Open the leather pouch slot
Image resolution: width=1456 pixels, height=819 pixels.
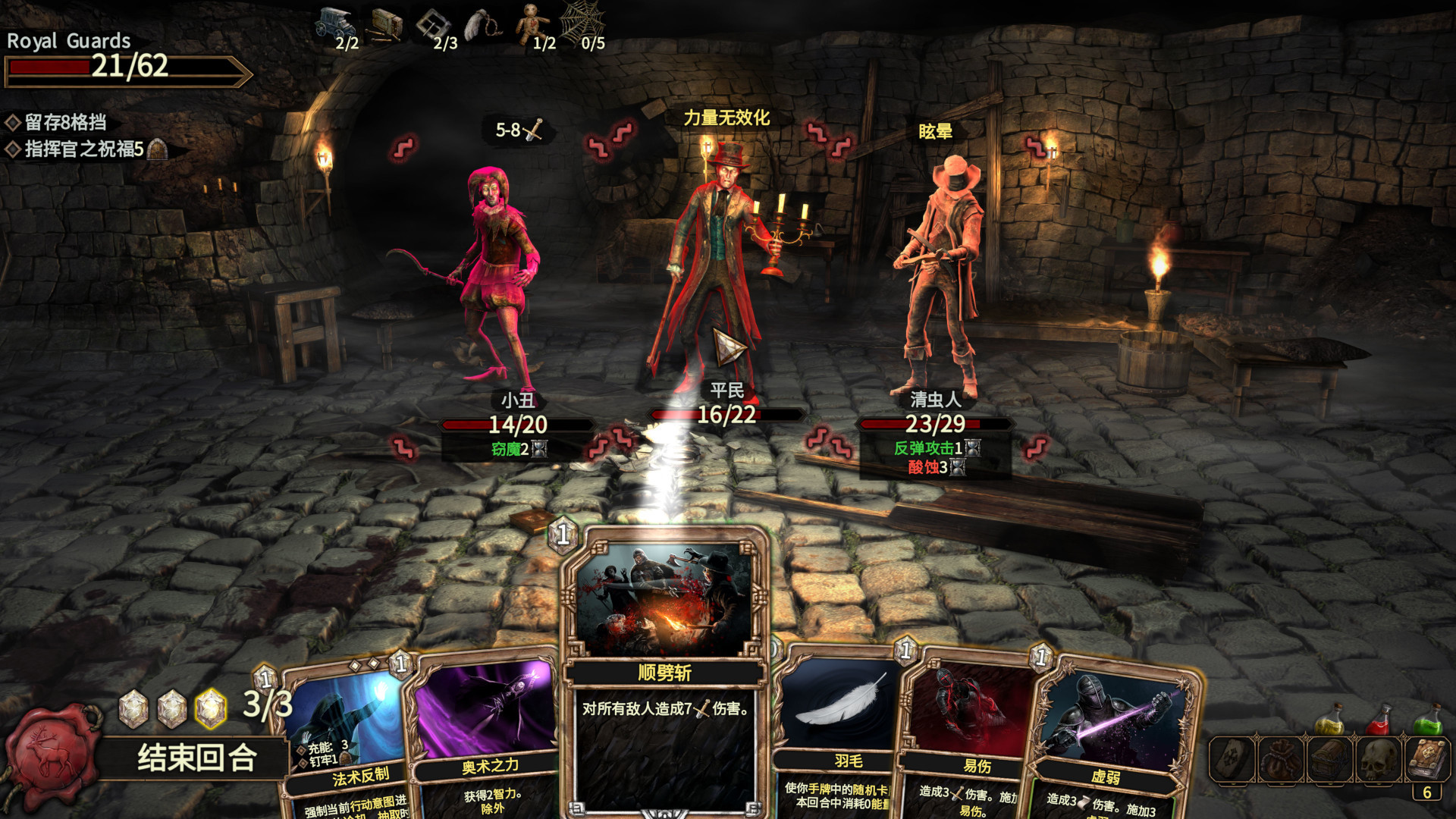(x=1281, y=758)
